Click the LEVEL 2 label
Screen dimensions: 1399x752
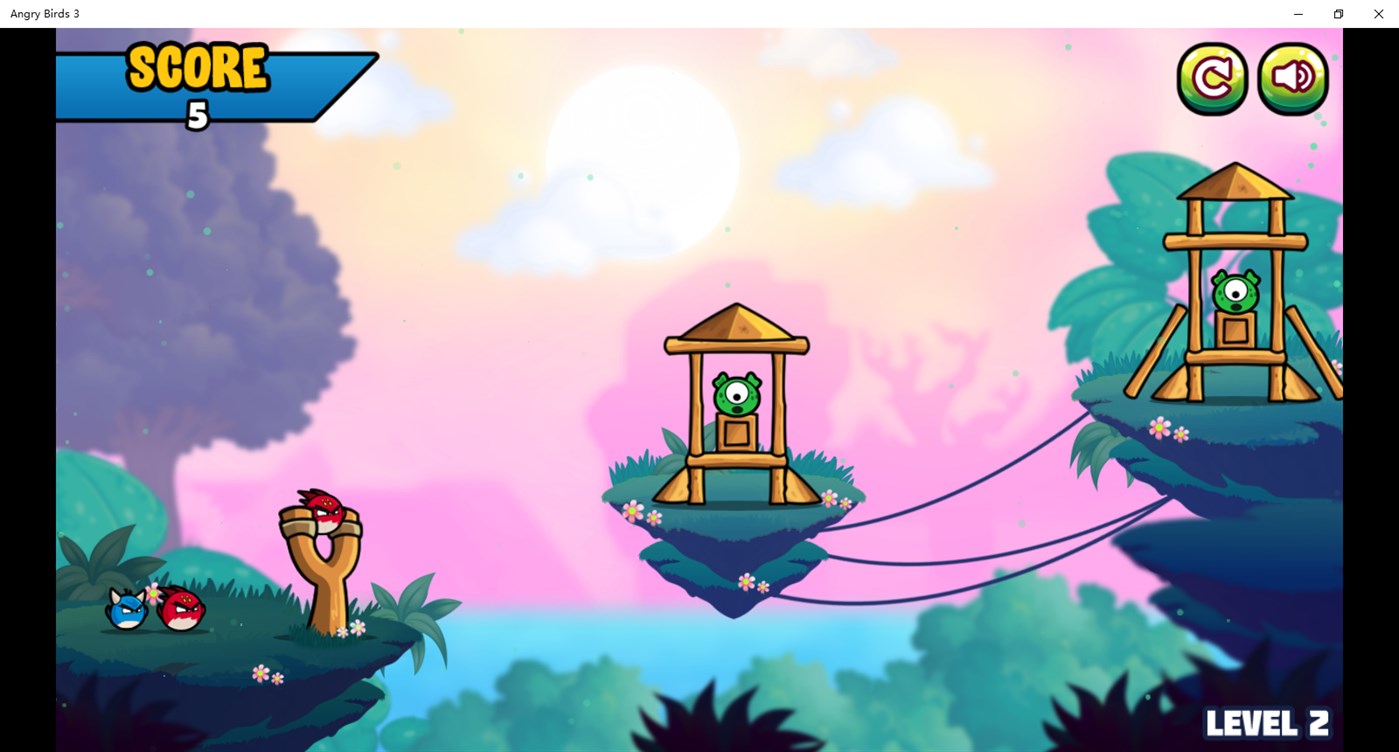pos(1266,720)
